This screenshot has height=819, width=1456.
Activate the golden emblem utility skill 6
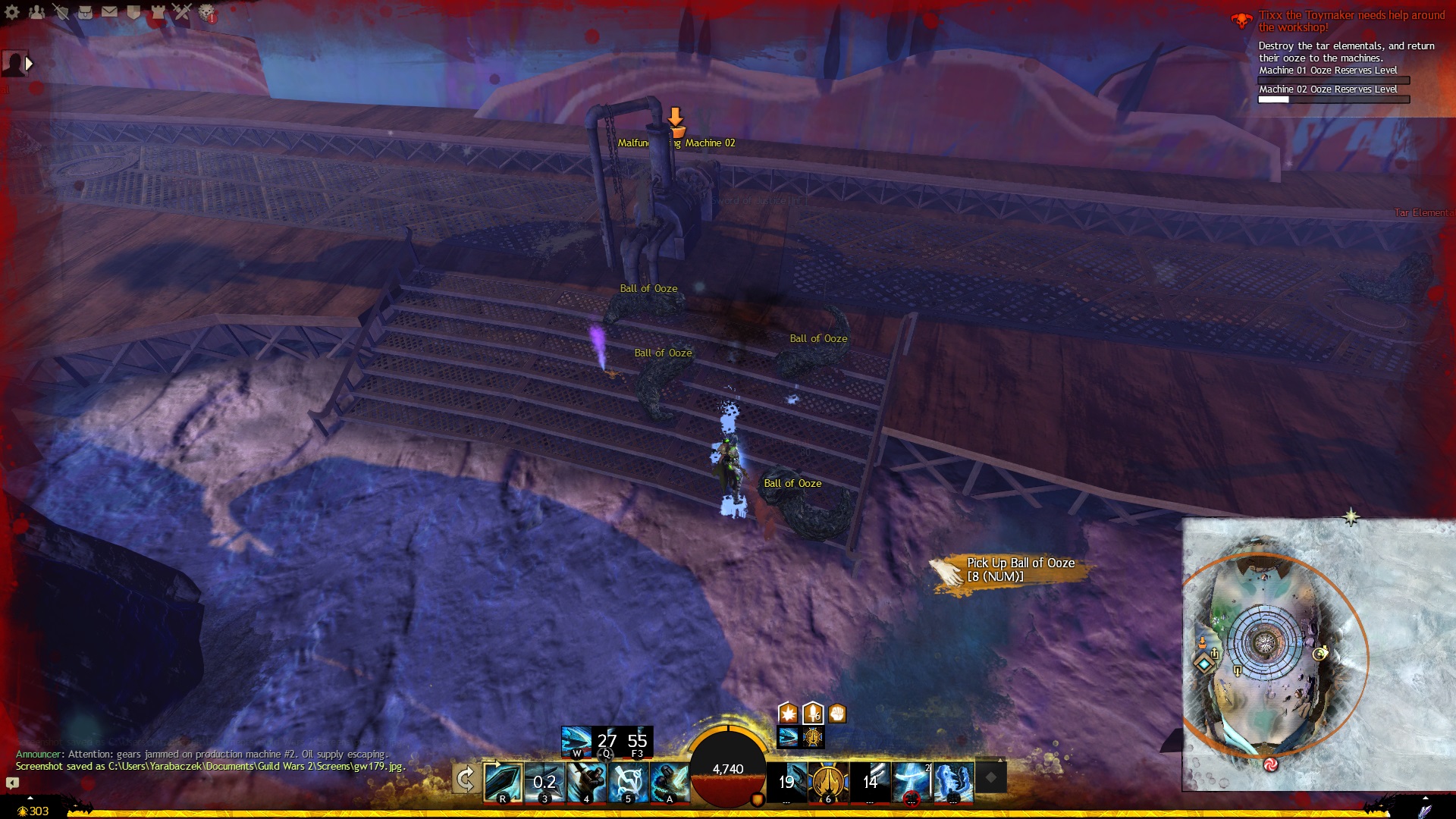click(x=827, y=781)
